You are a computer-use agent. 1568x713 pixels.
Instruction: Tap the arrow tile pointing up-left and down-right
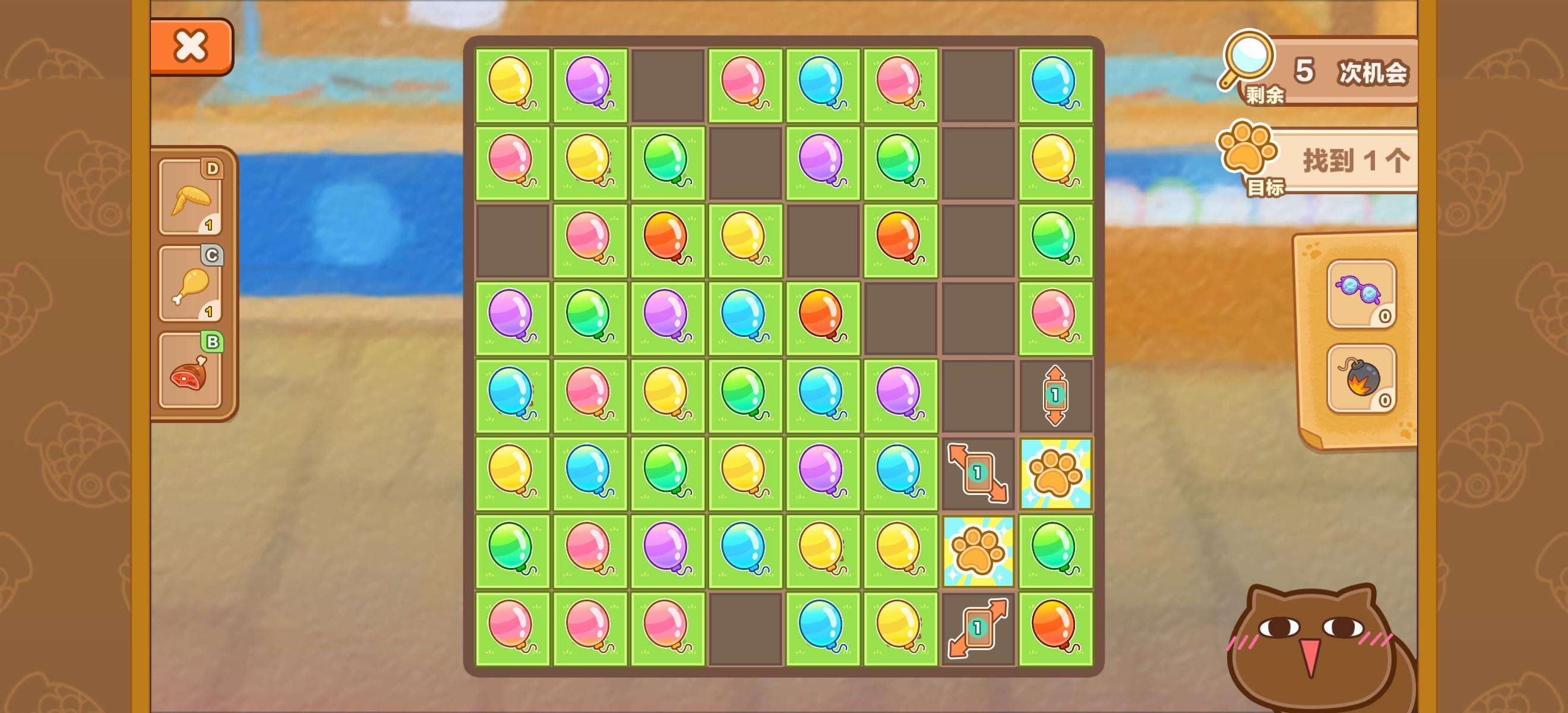978,473
